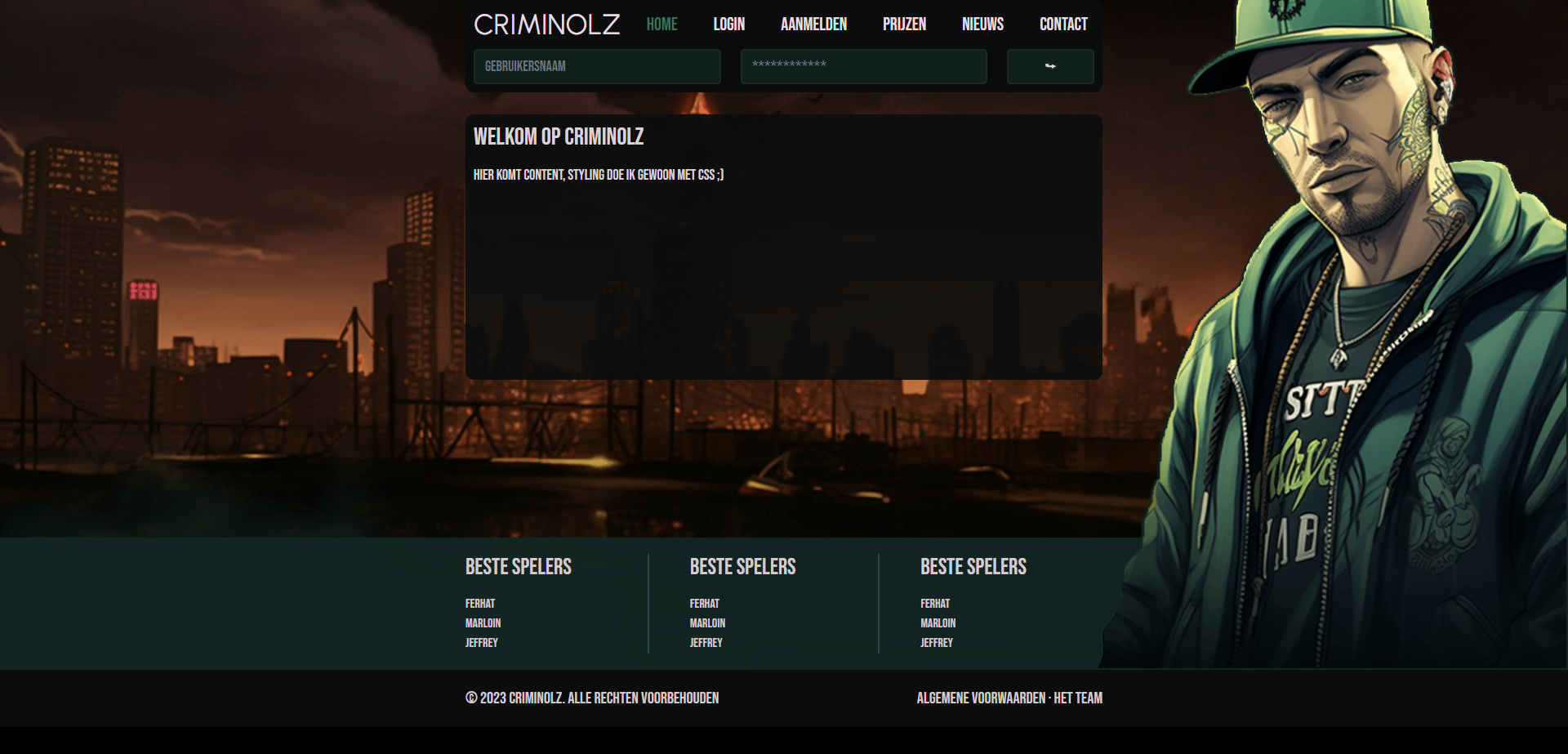Select JEFFREY in the rightmost Beste Spelers column
This screenshot has height=754, width=1568.
[x=936, y=643]
